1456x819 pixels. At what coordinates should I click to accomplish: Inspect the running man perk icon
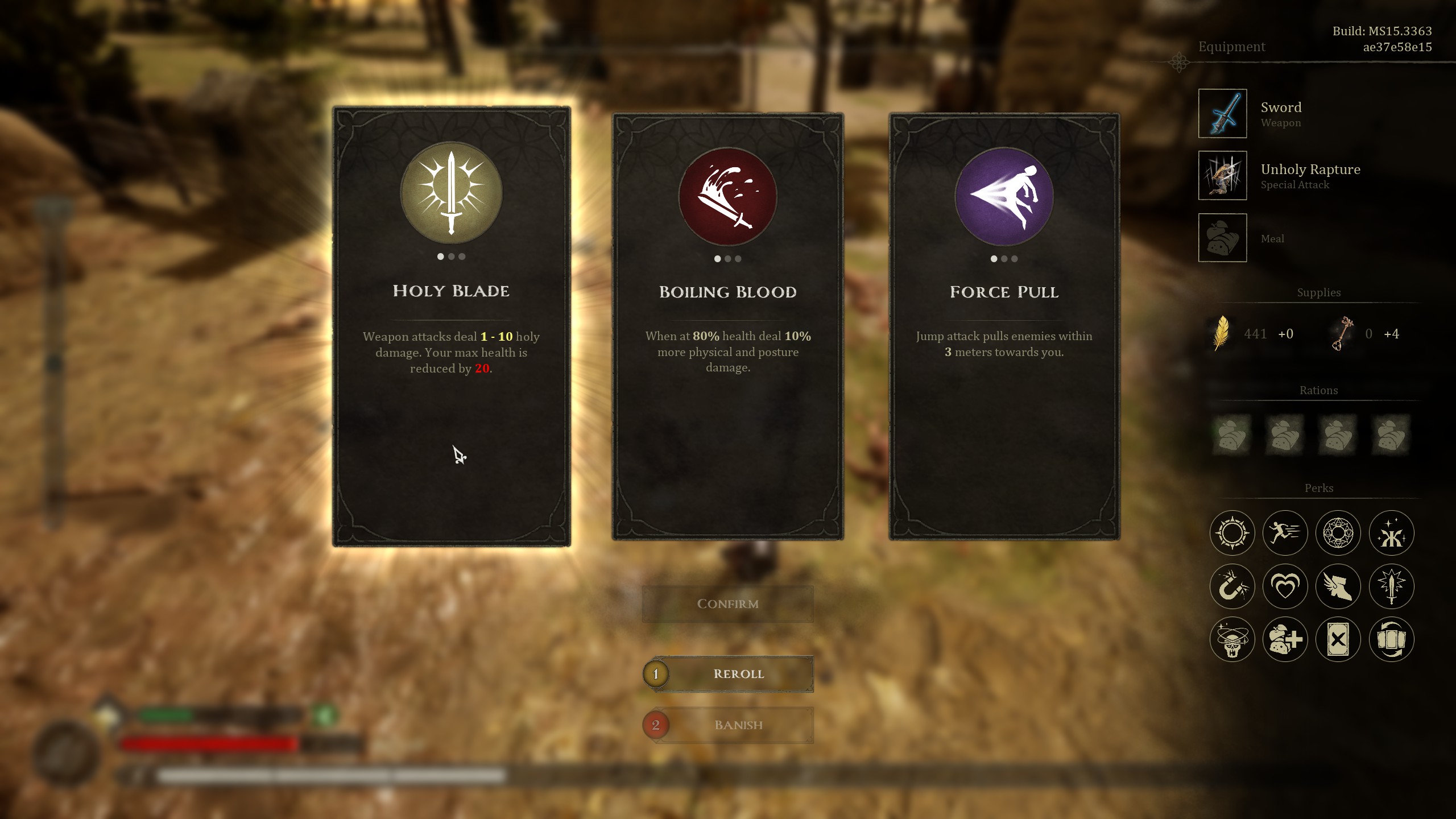1285,533
